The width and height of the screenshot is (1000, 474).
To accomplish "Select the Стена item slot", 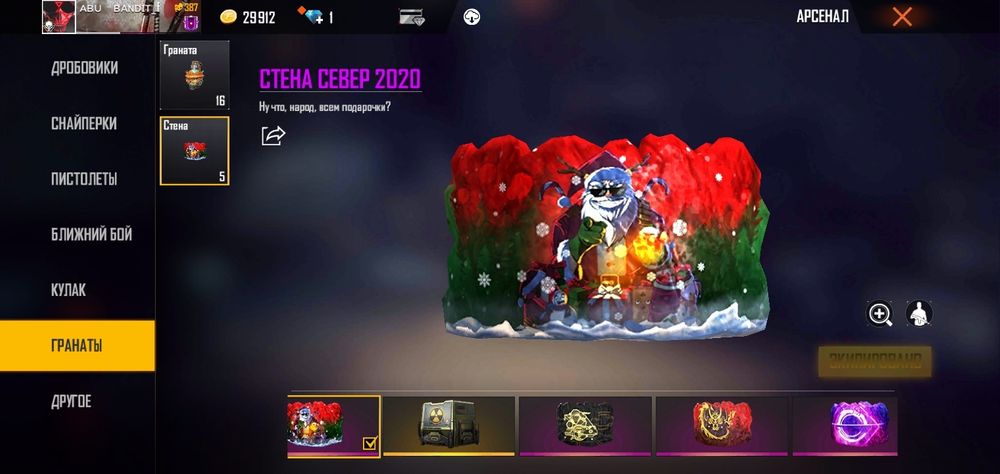I will (194, 151).
